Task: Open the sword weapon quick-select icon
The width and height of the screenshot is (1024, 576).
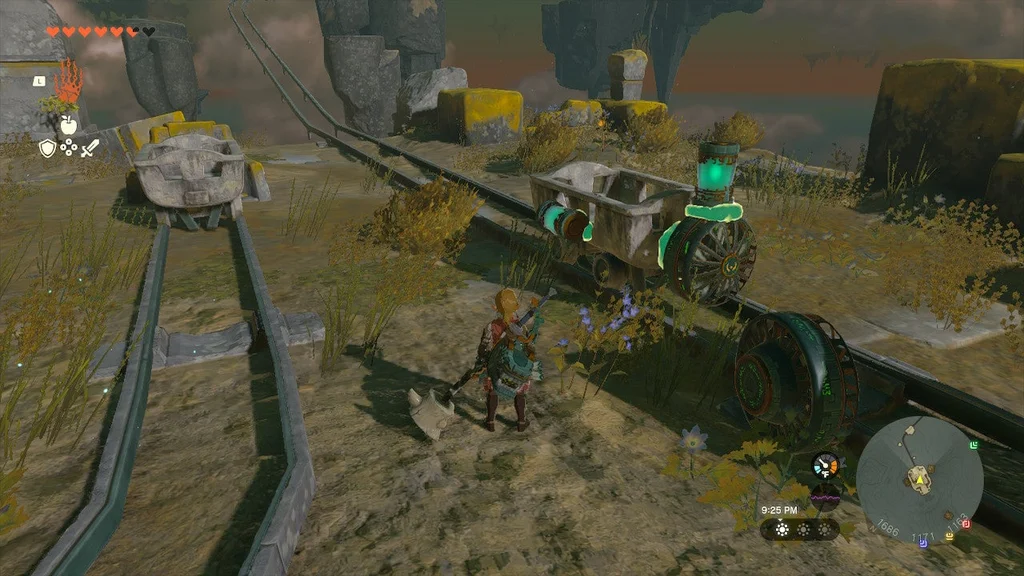Action: [89, 148]
